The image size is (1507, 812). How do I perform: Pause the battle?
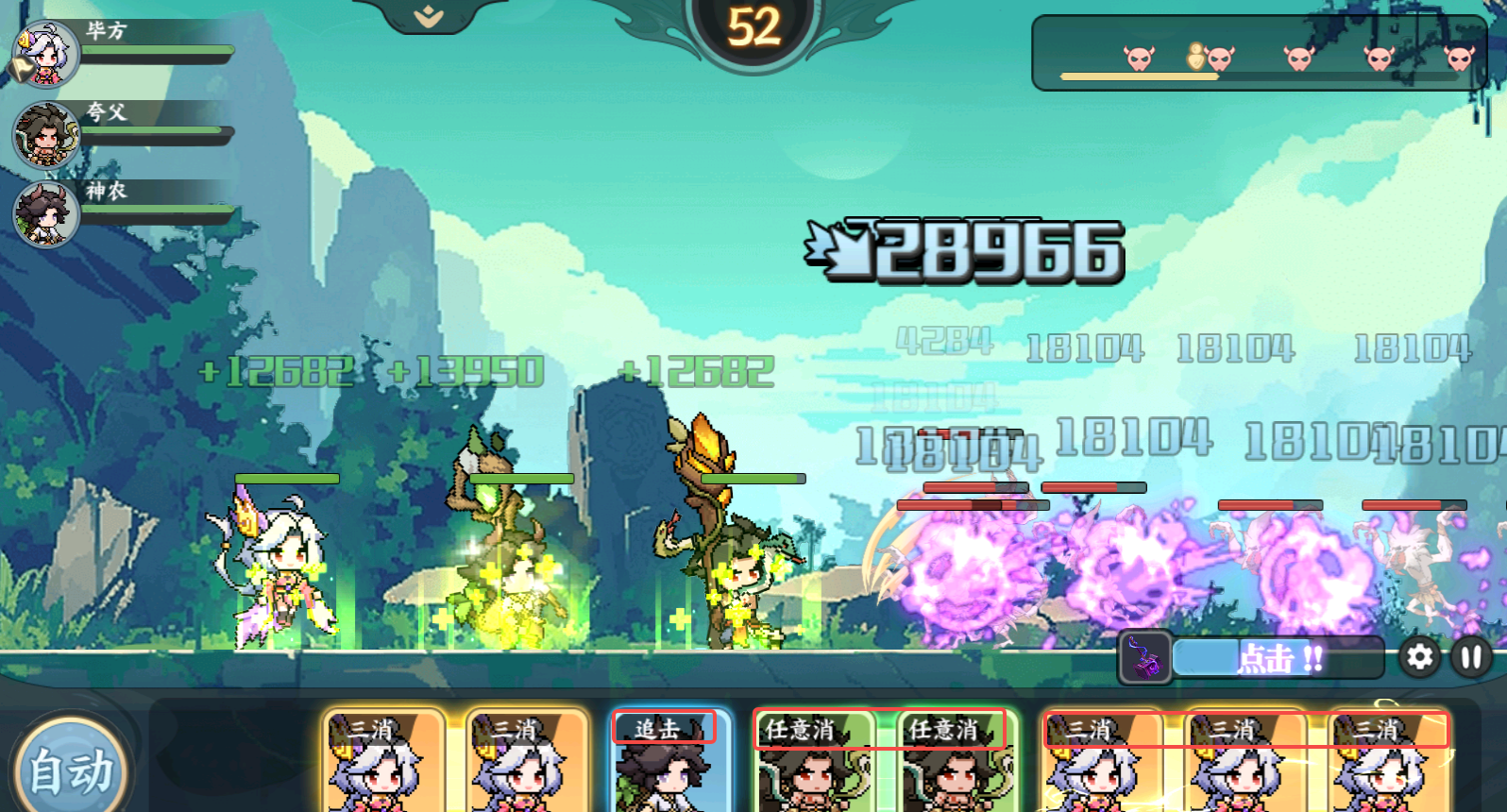[1471, 657]
